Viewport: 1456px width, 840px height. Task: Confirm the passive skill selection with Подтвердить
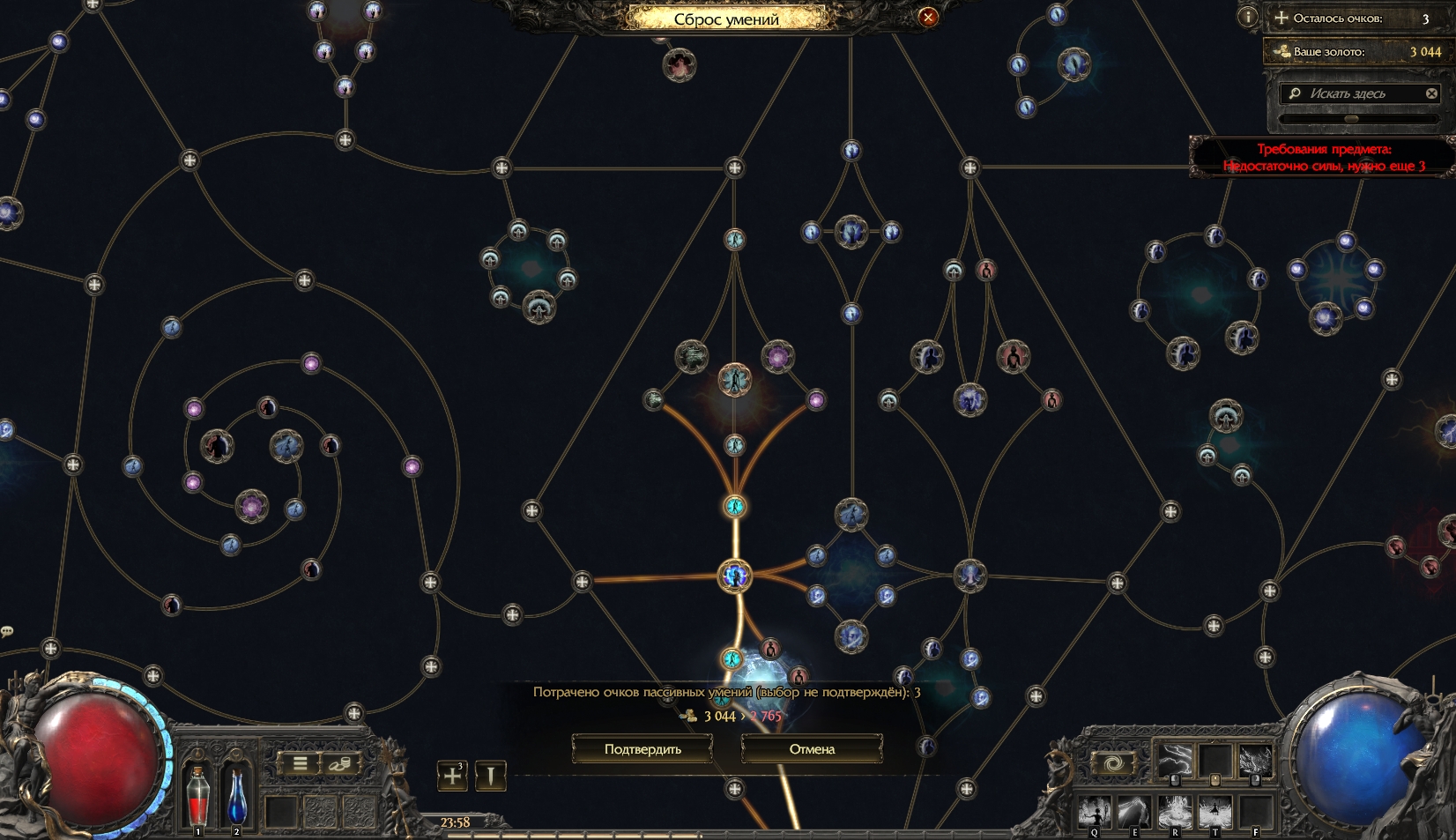[x=643, y=749]
